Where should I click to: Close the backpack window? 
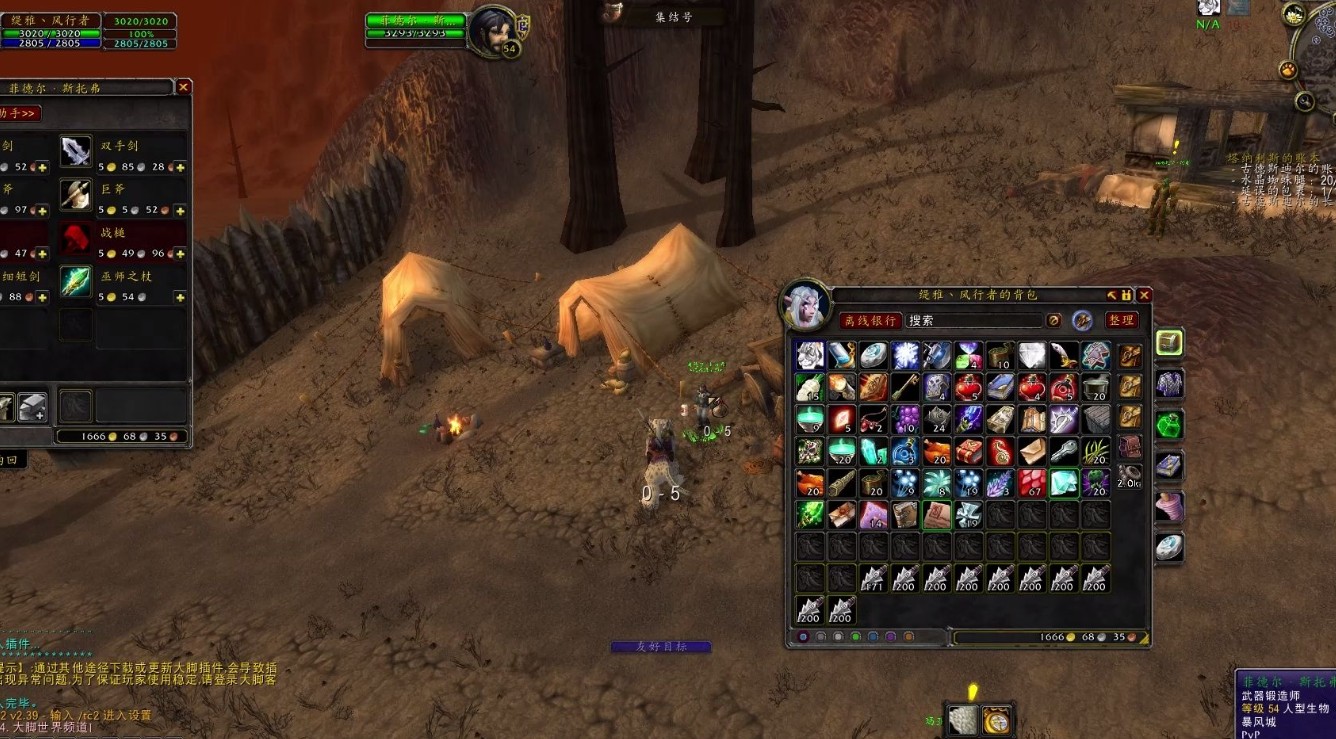tap(1144, 295)
